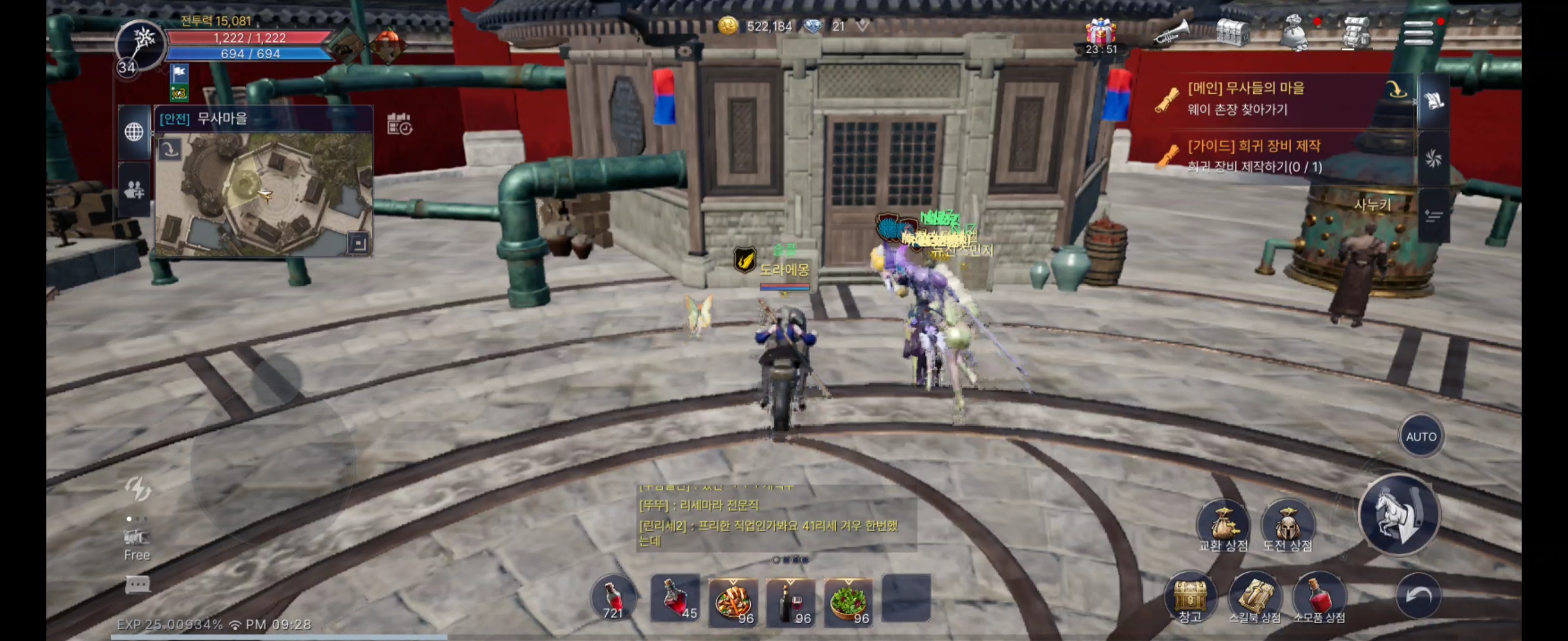Open the world map globe icon
The image size is (1568, 641).
click(x=134, y=131)
